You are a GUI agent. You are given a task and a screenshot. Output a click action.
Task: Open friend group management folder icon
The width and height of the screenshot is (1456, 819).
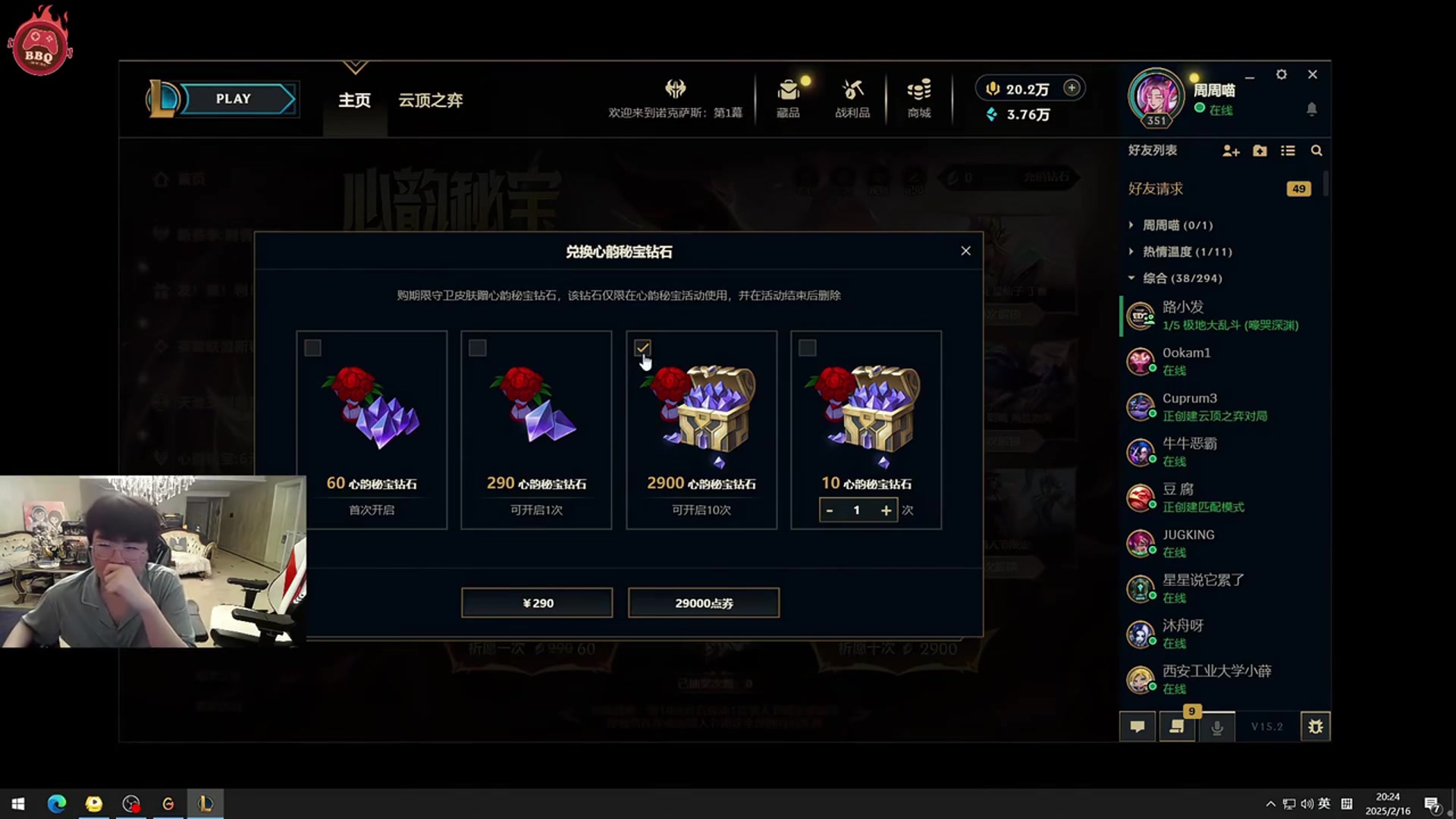pyautogui.click(x=1260, y=151)
